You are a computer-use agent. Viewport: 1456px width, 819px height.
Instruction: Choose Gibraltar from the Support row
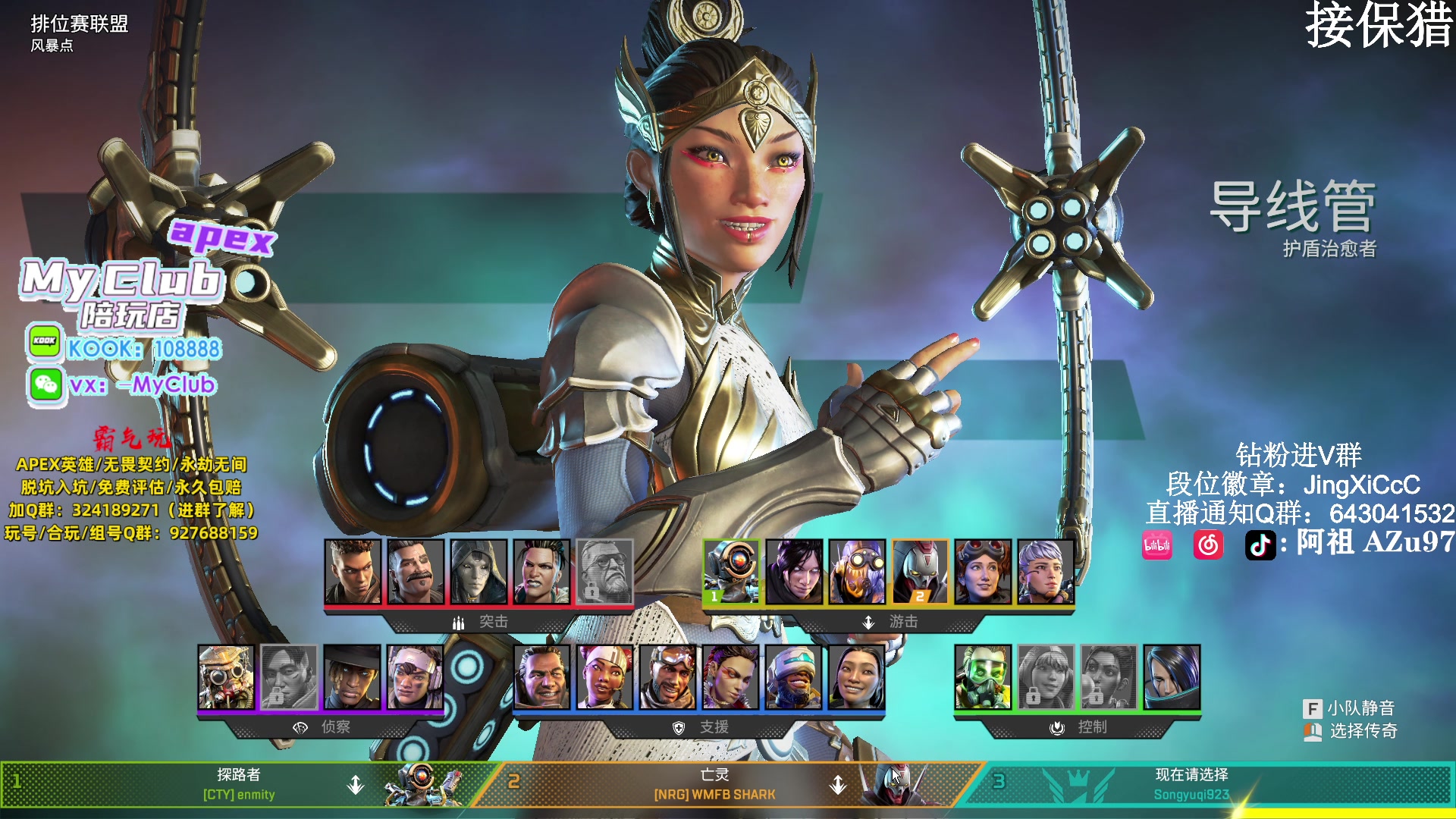tap(542, 676)
